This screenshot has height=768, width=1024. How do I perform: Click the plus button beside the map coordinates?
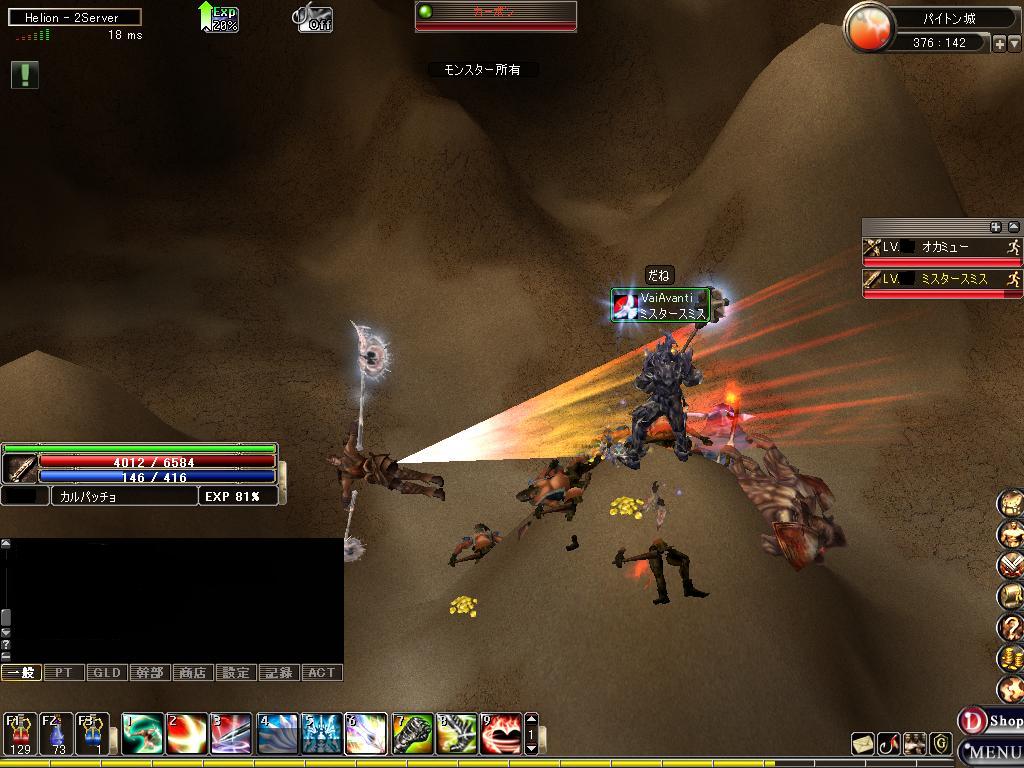pos(998,43)
